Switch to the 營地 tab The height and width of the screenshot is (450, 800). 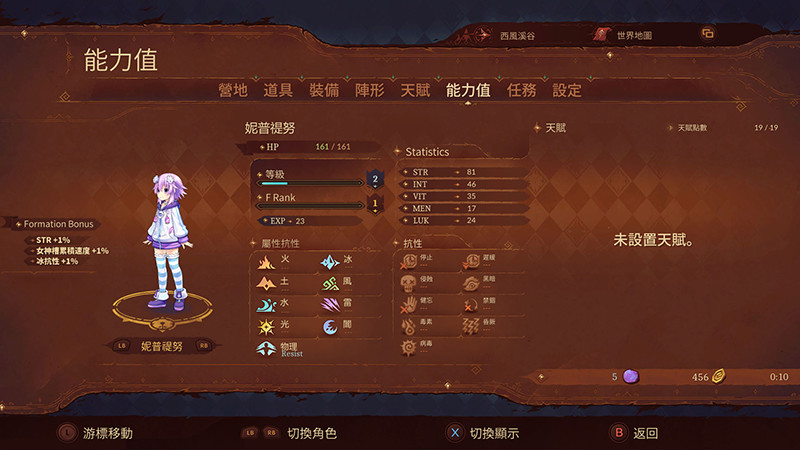pyautogui.click(x=233, y=90)
